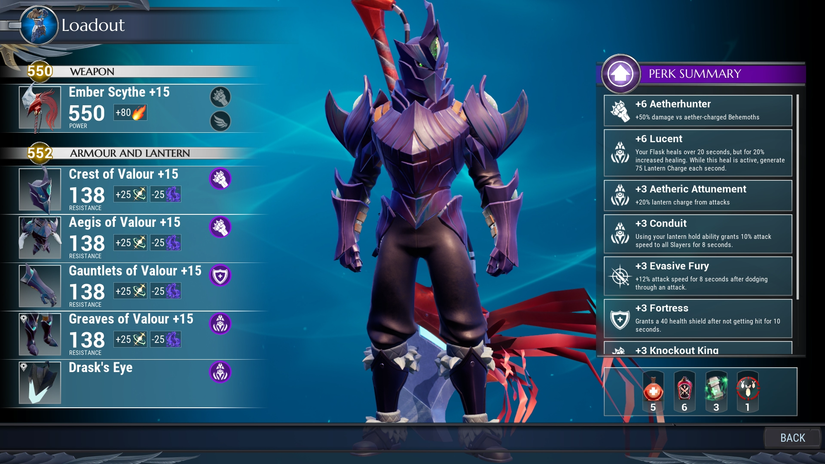The height and width of the screenshot is (464, 825).
Task: Select the Evasive Fury perk row
Action: click(x=698, y=276)
